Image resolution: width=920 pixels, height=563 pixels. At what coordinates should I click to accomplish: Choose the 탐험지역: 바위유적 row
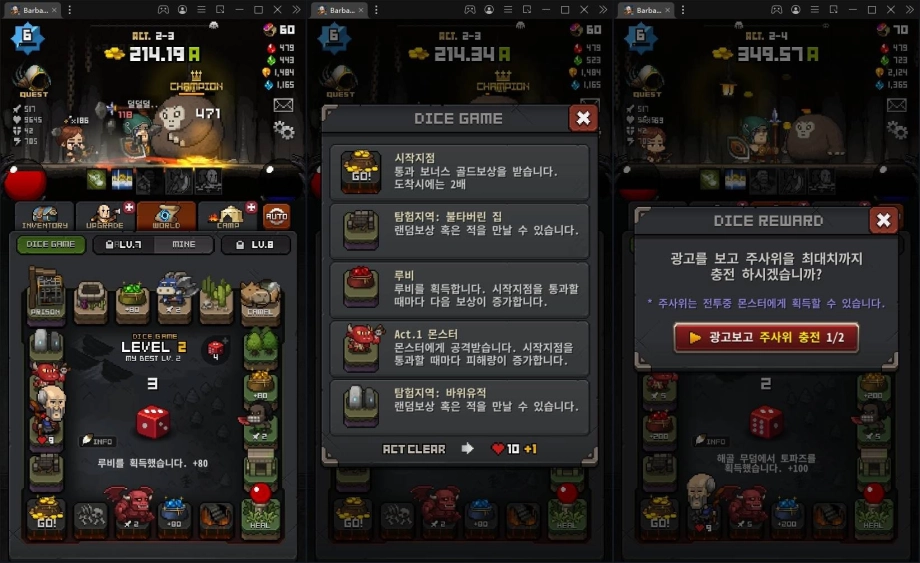tap(461, 407)
